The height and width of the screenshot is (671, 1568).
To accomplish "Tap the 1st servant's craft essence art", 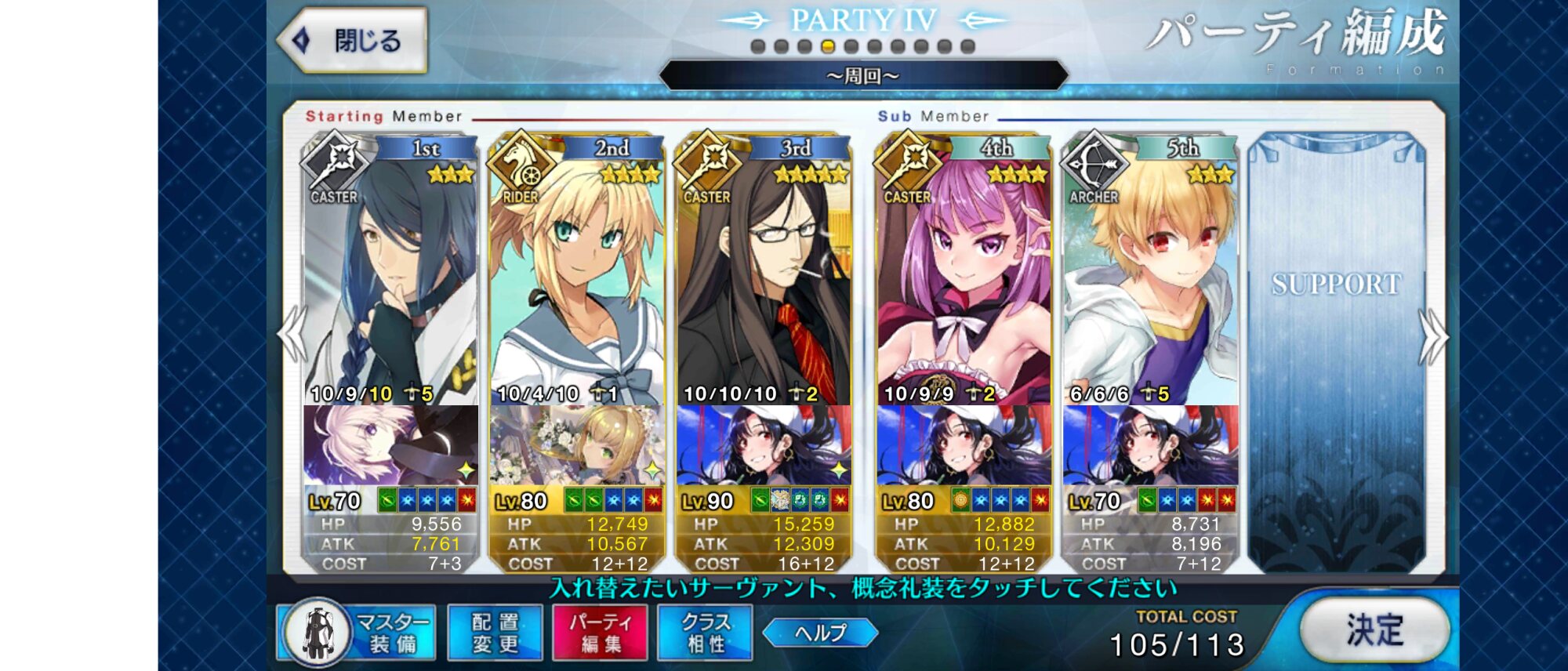I will pyautogui.click(x=390, y=445).
